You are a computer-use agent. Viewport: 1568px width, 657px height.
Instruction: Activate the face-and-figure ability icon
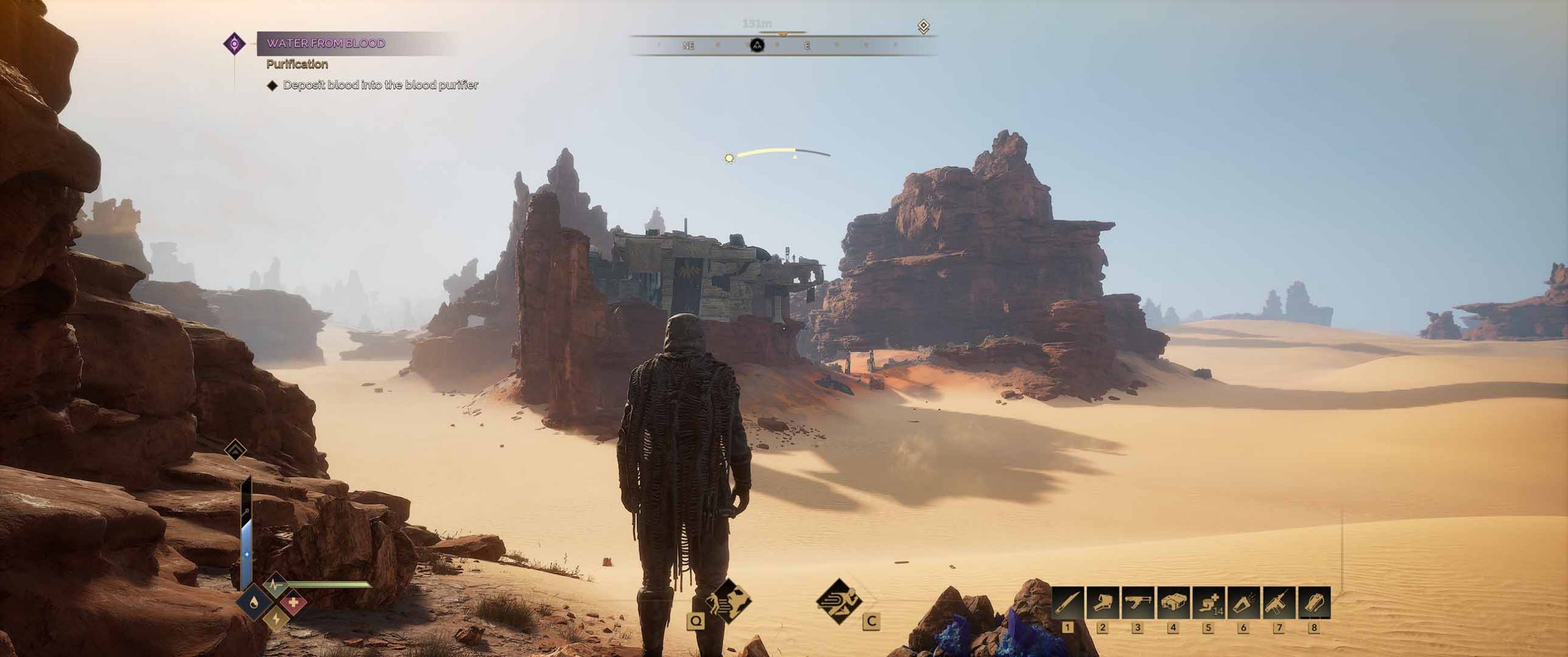[x=729, y=601]
